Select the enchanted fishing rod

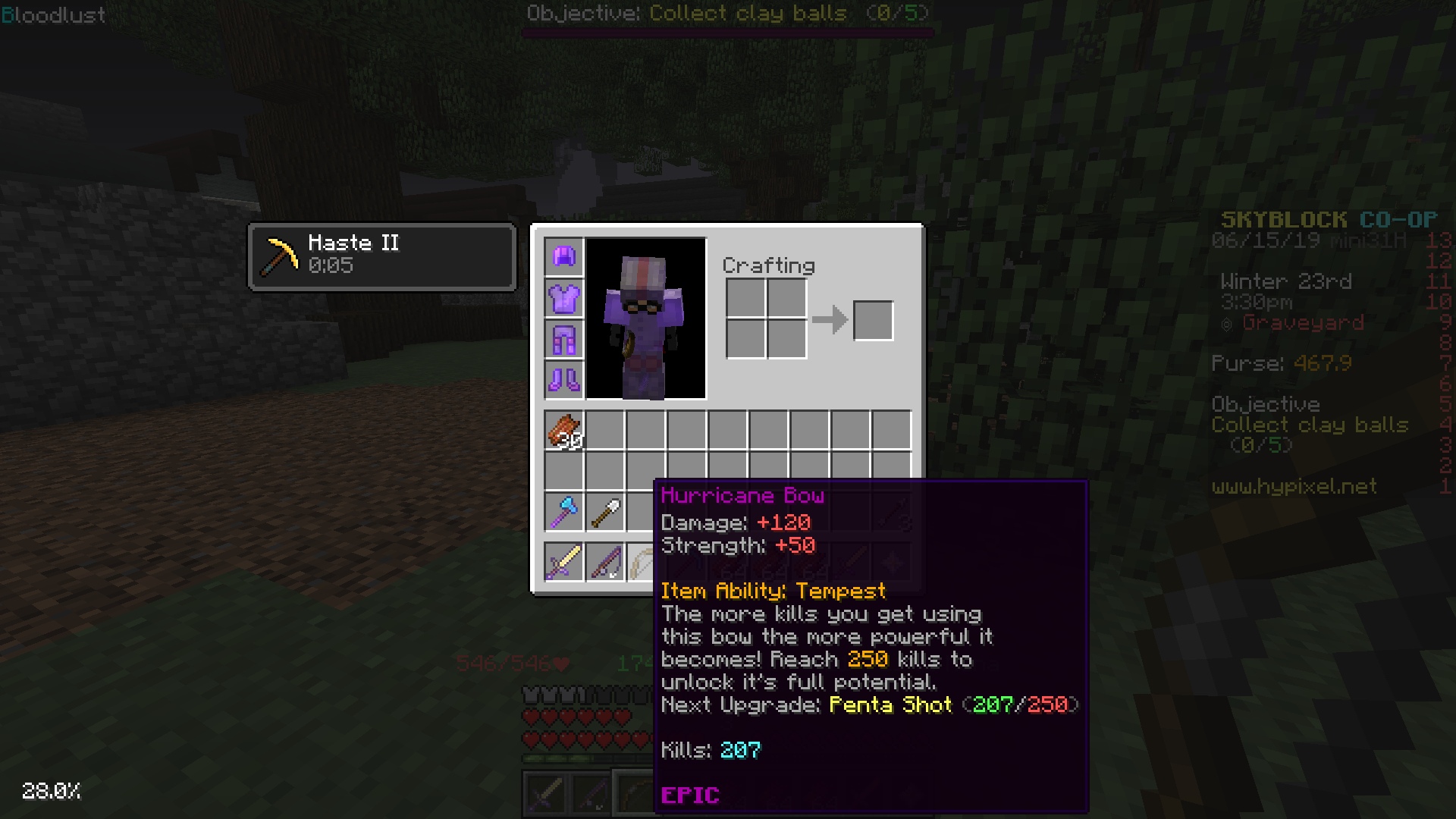coord(605,562)
